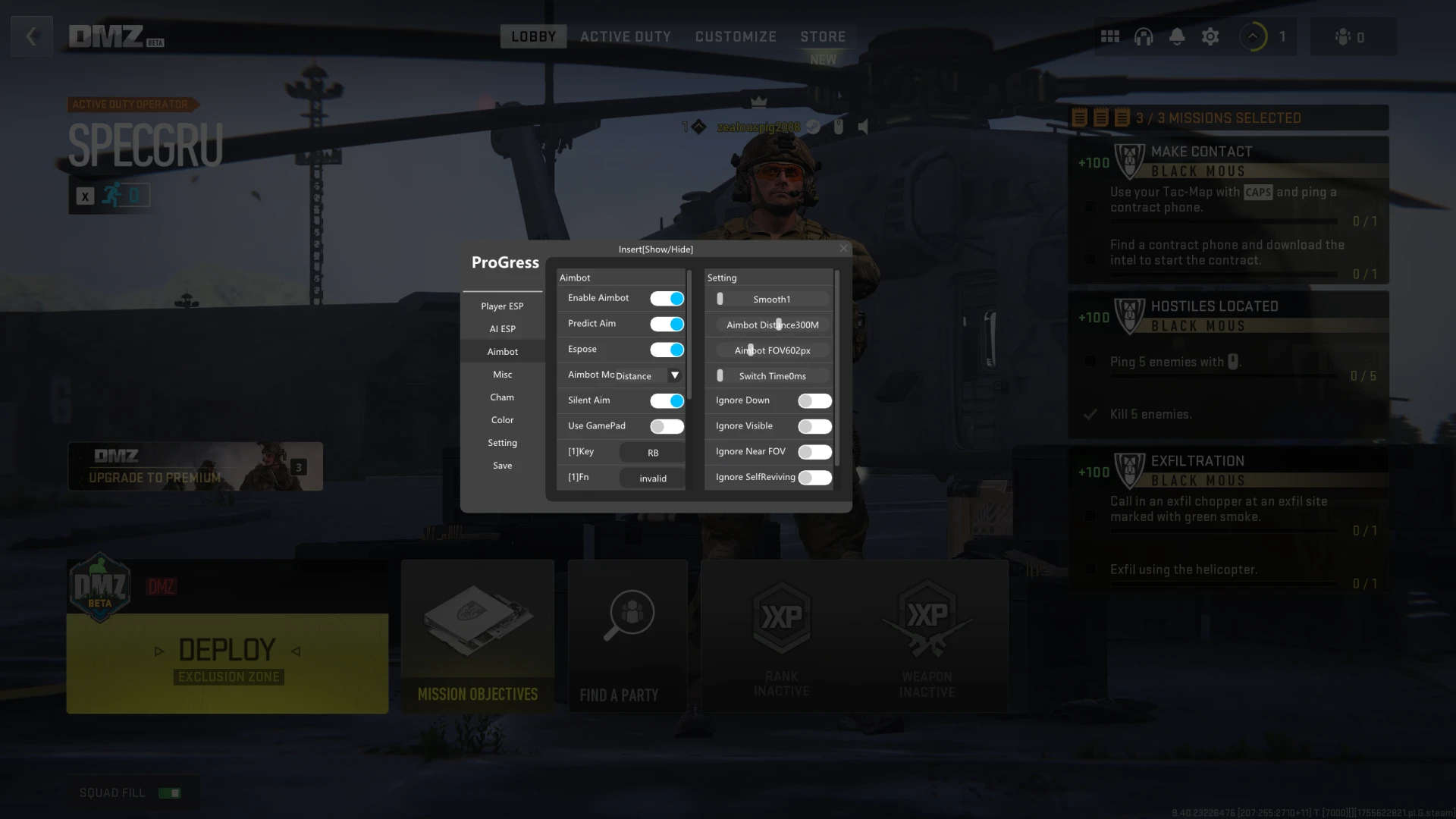
Task: Click the Rank XP inactive token tile
Action: tap(781, 635)
